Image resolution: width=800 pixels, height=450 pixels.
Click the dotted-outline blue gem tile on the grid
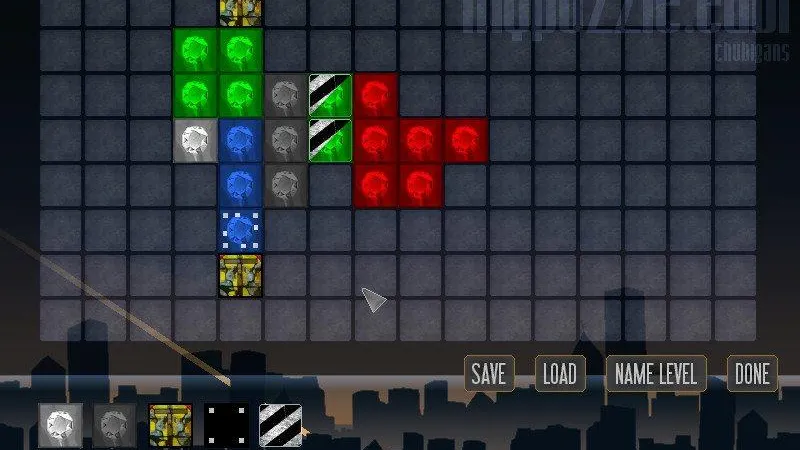(x=240, y=231)
